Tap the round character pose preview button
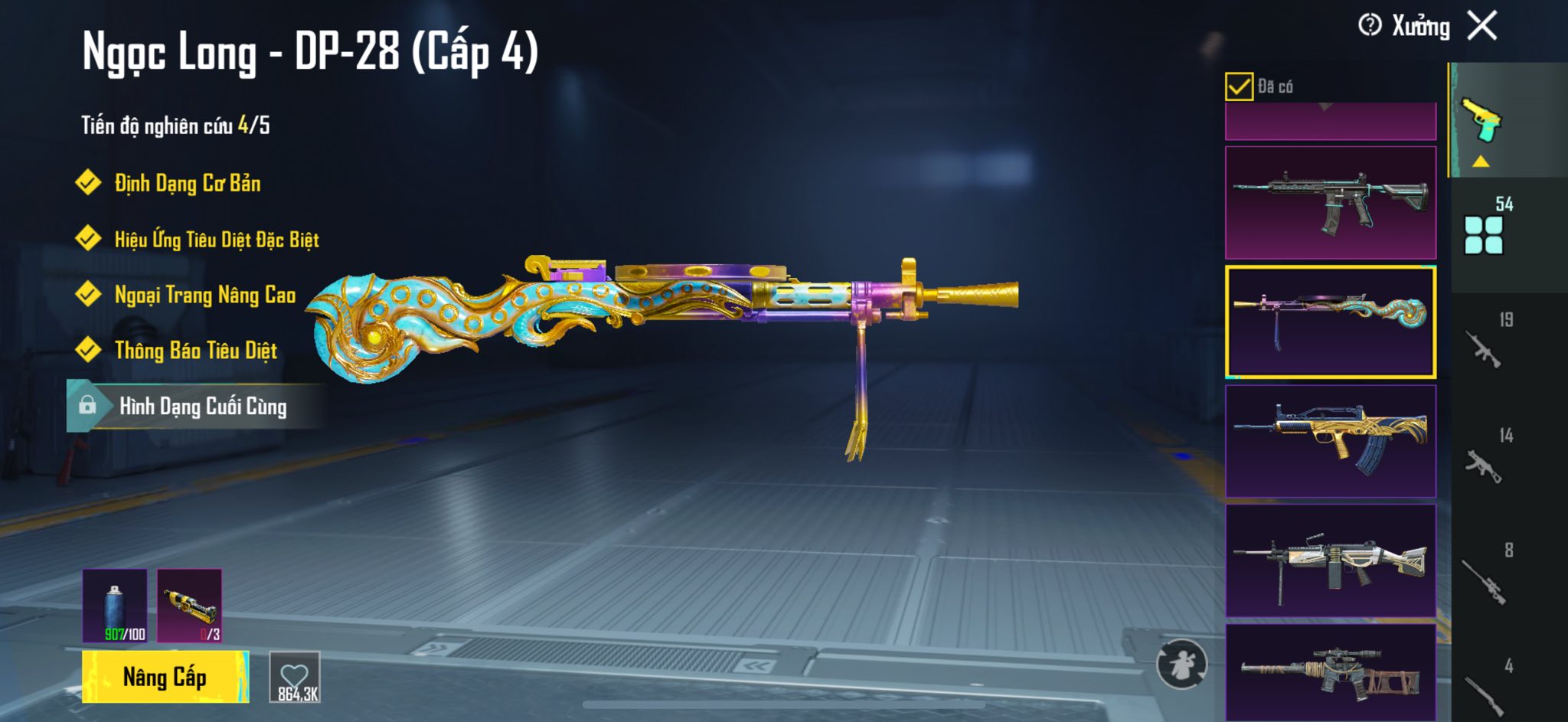The height and width of the screenshot is (722, 1568). pos(1181,664)
